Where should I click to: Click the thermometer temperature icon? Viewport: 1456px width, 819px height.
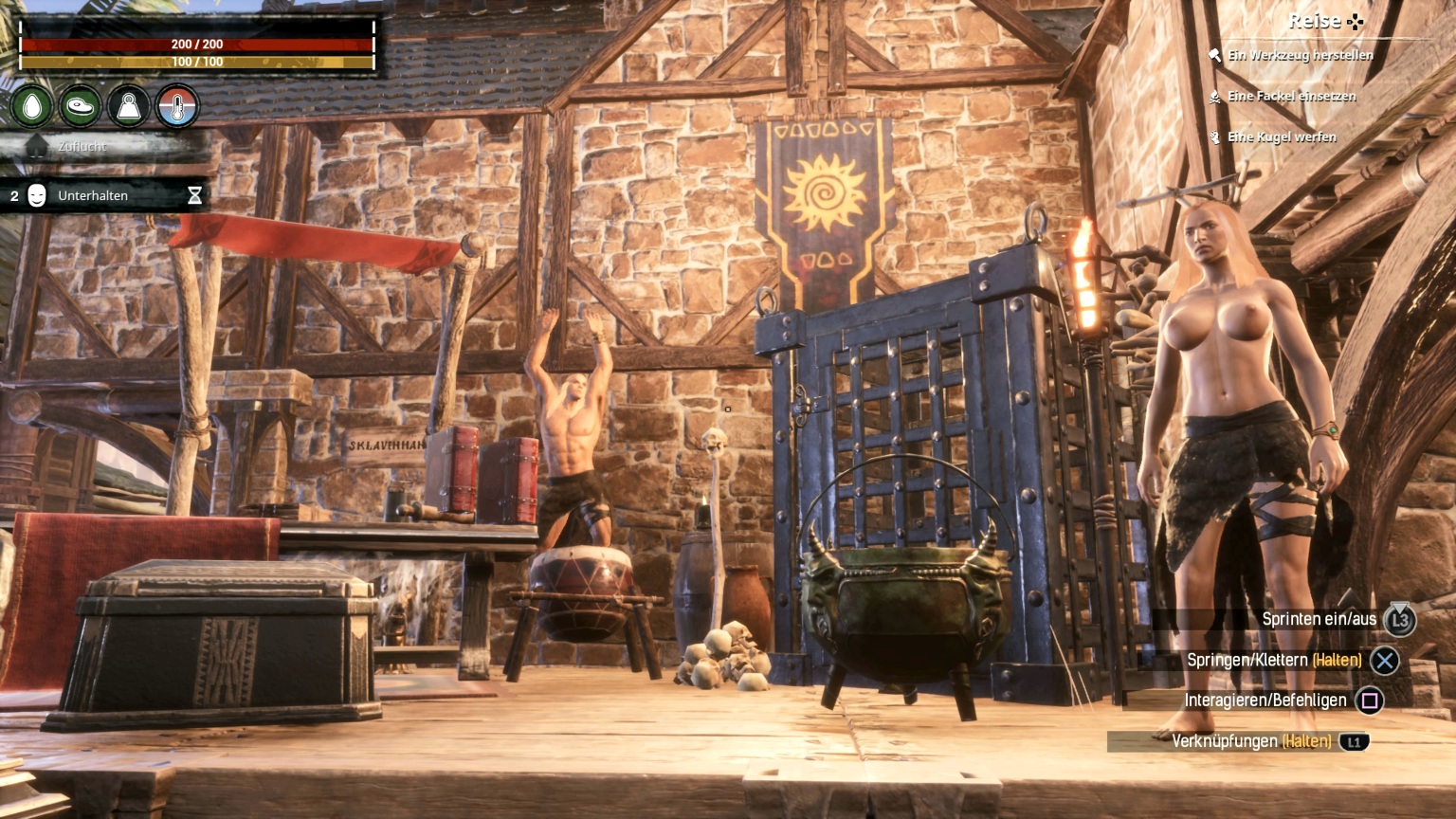click(177, 106)
